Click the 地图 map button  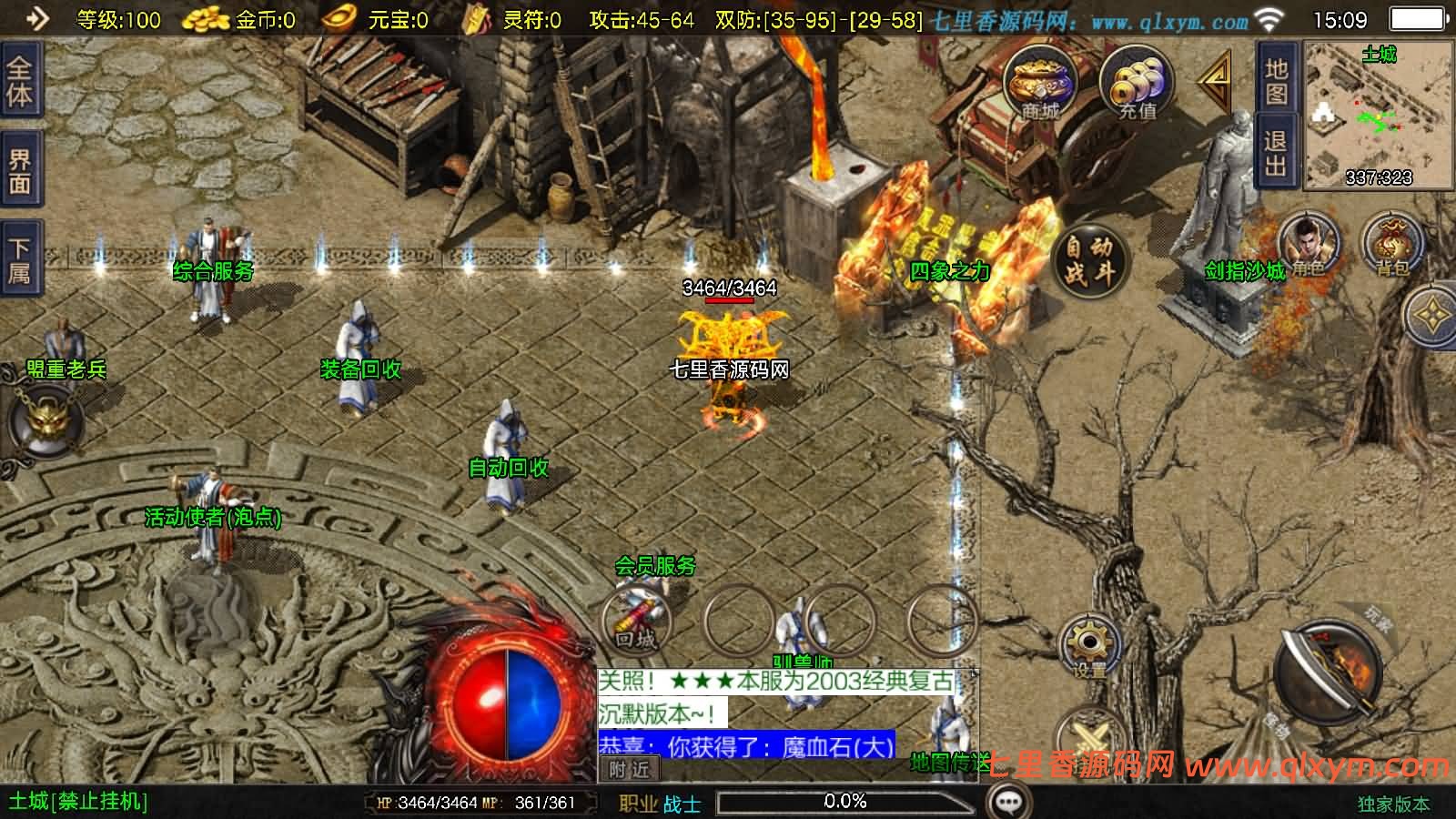point(1276,80)
